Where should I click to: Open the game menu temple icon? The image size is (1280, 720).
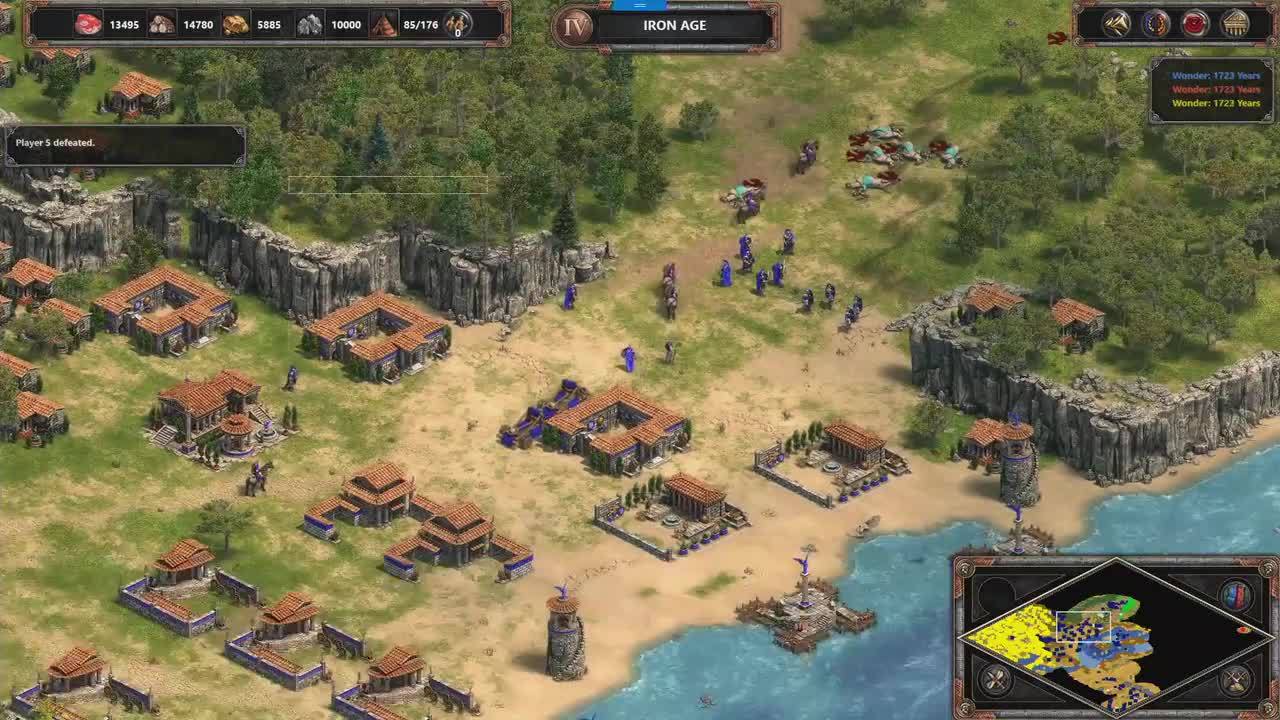click(x=1235, y=23)
